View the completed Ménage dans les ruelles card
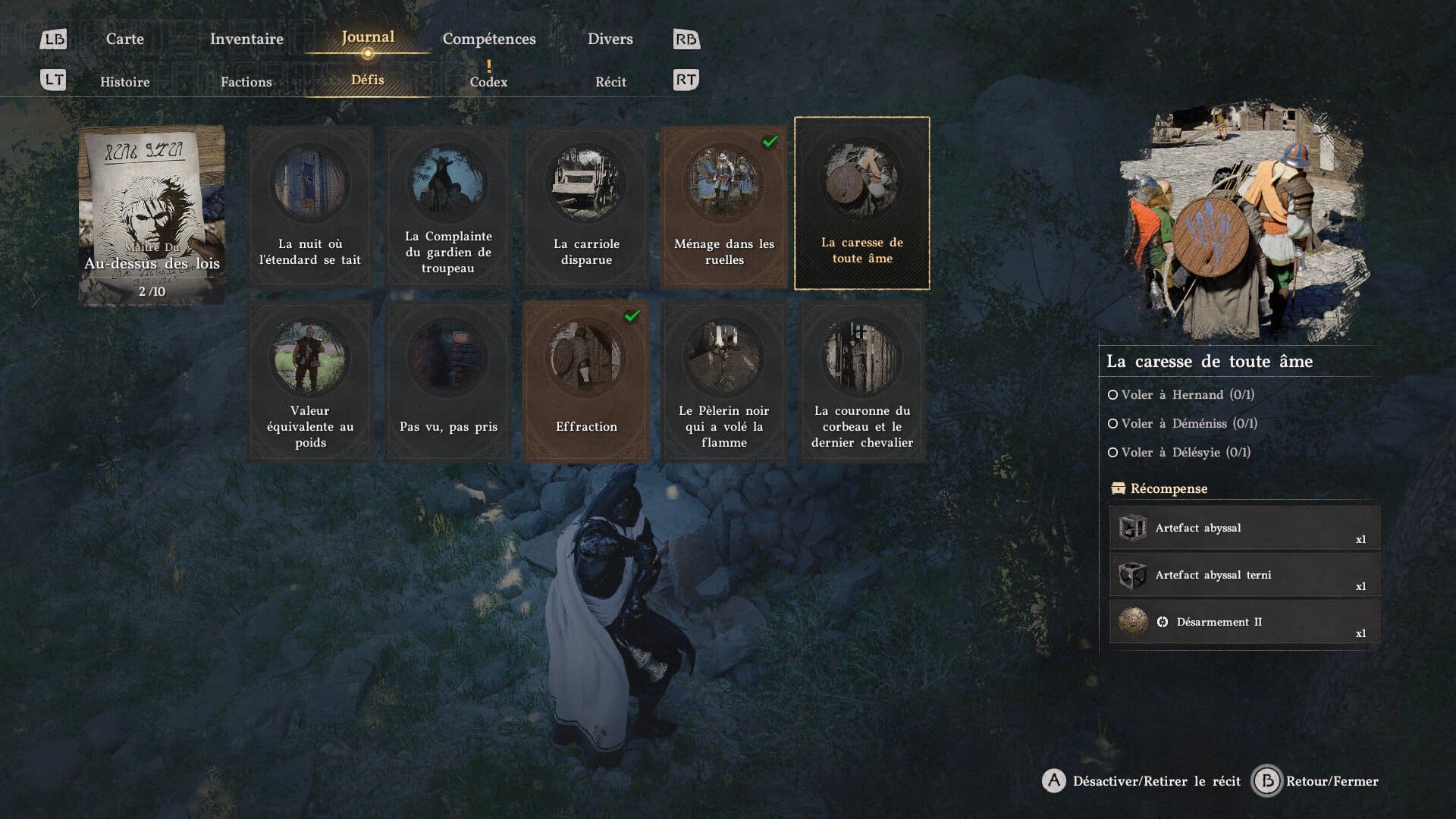The height and width of the screenshot is (819, 1456). (x=724, y=206)
